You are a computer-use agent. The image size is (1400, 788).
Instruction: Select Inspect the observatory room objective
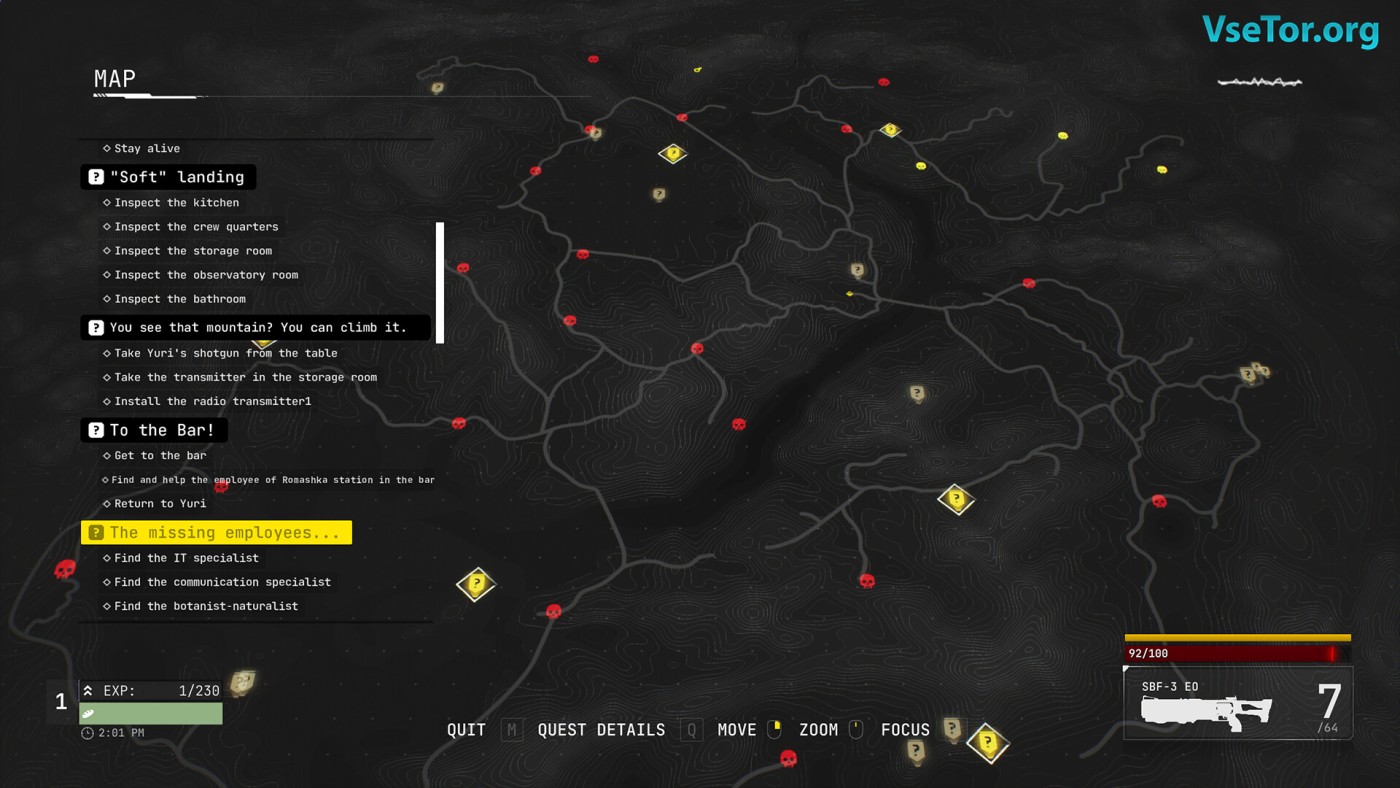pyautogui.click(x=206, y=275)
